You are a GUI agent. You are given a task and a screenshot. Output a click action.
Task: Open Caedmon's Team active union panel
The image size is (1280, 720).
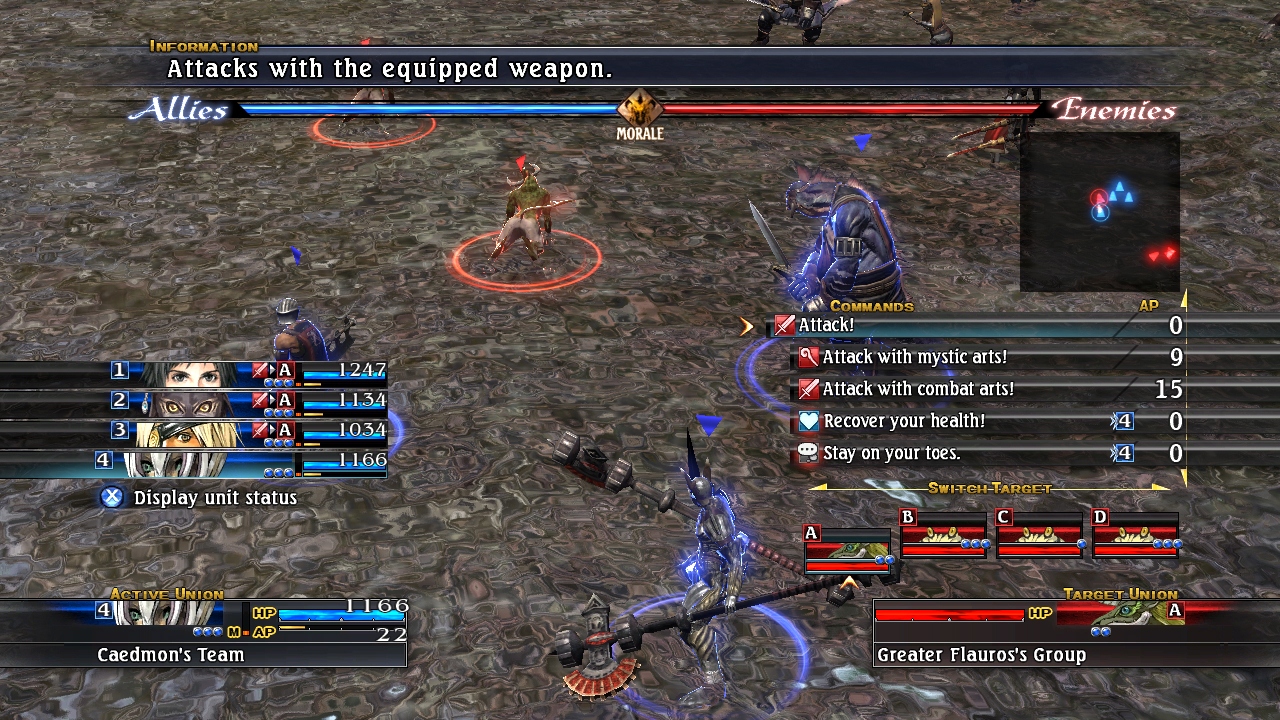[x=204, y=632]
